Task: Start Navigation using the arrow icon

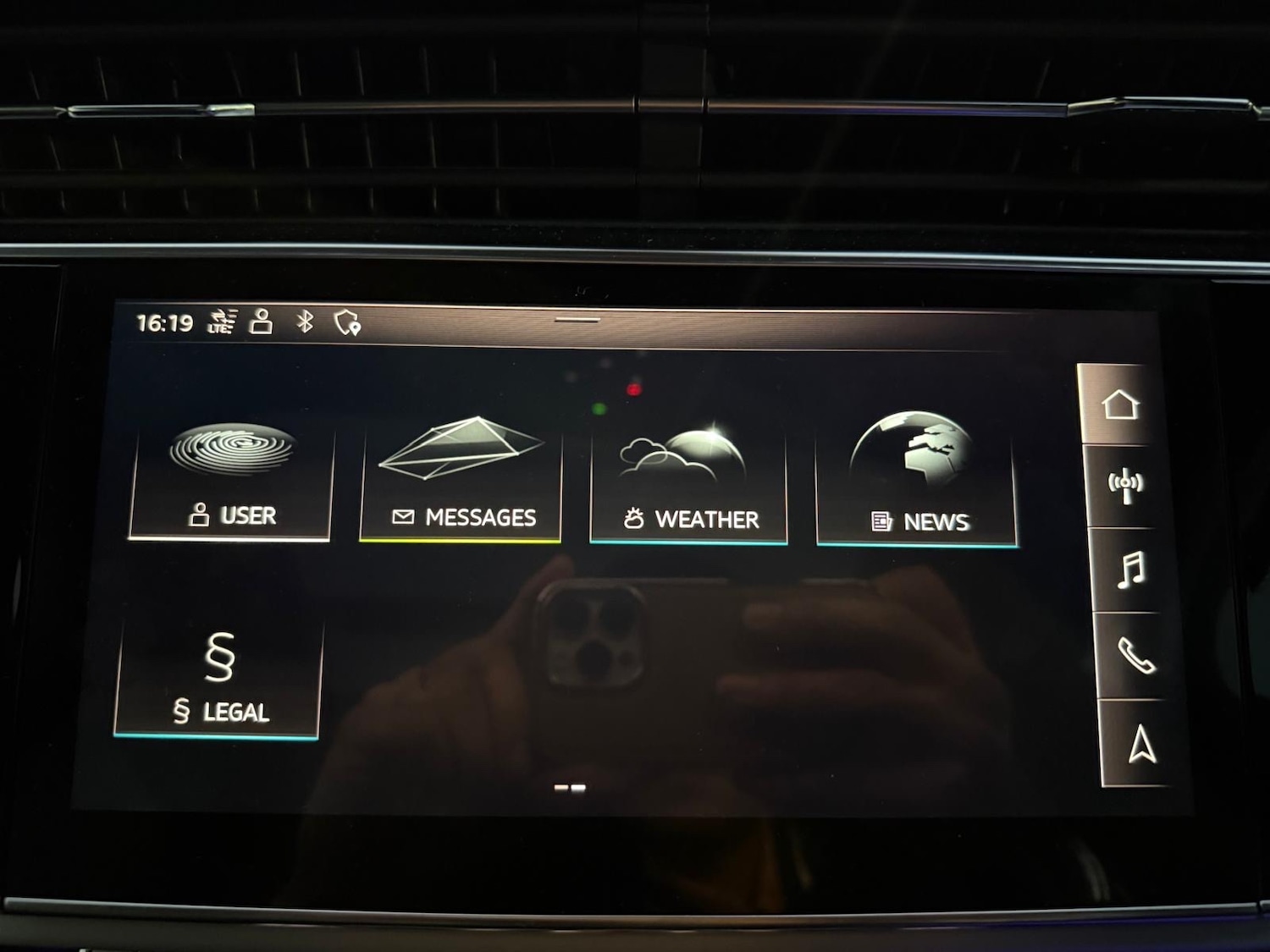Action: coord(1139,743)
